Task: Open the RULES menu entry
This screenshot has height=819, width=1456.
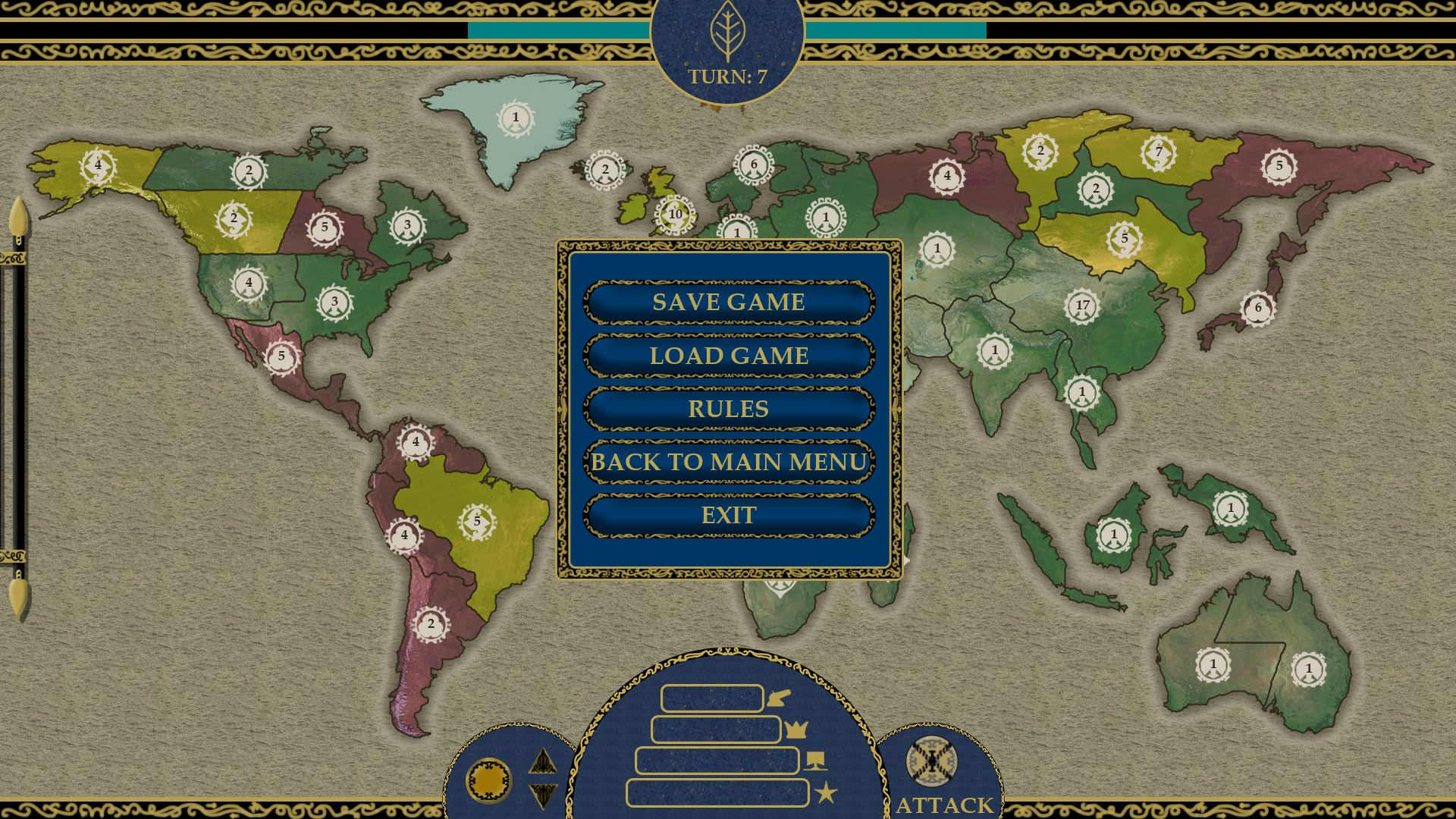Action: [727, 409]
